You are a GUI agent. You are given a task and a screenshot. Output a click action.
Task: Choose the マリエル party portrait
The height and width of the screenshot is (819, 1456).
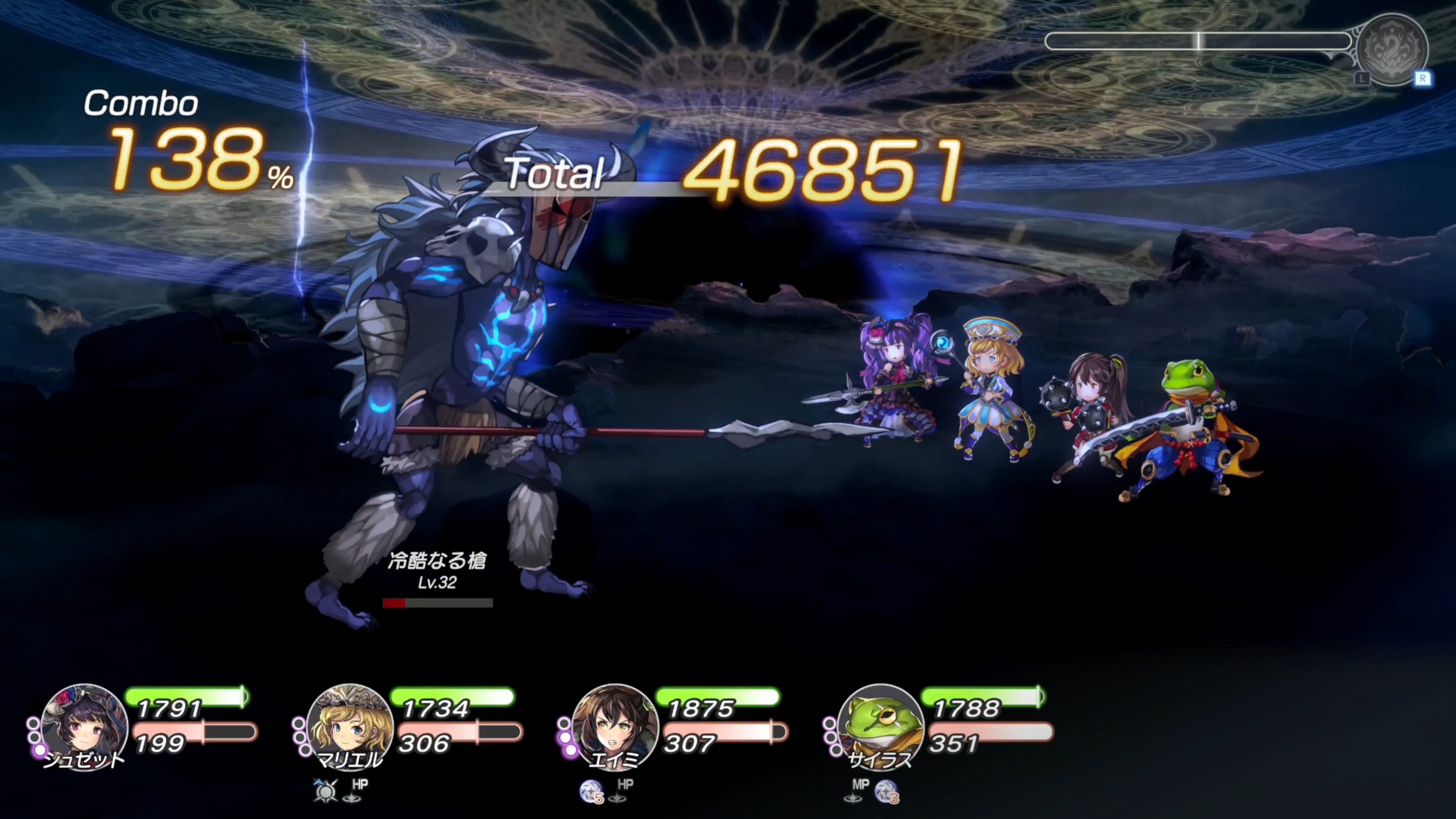point(349,726)
